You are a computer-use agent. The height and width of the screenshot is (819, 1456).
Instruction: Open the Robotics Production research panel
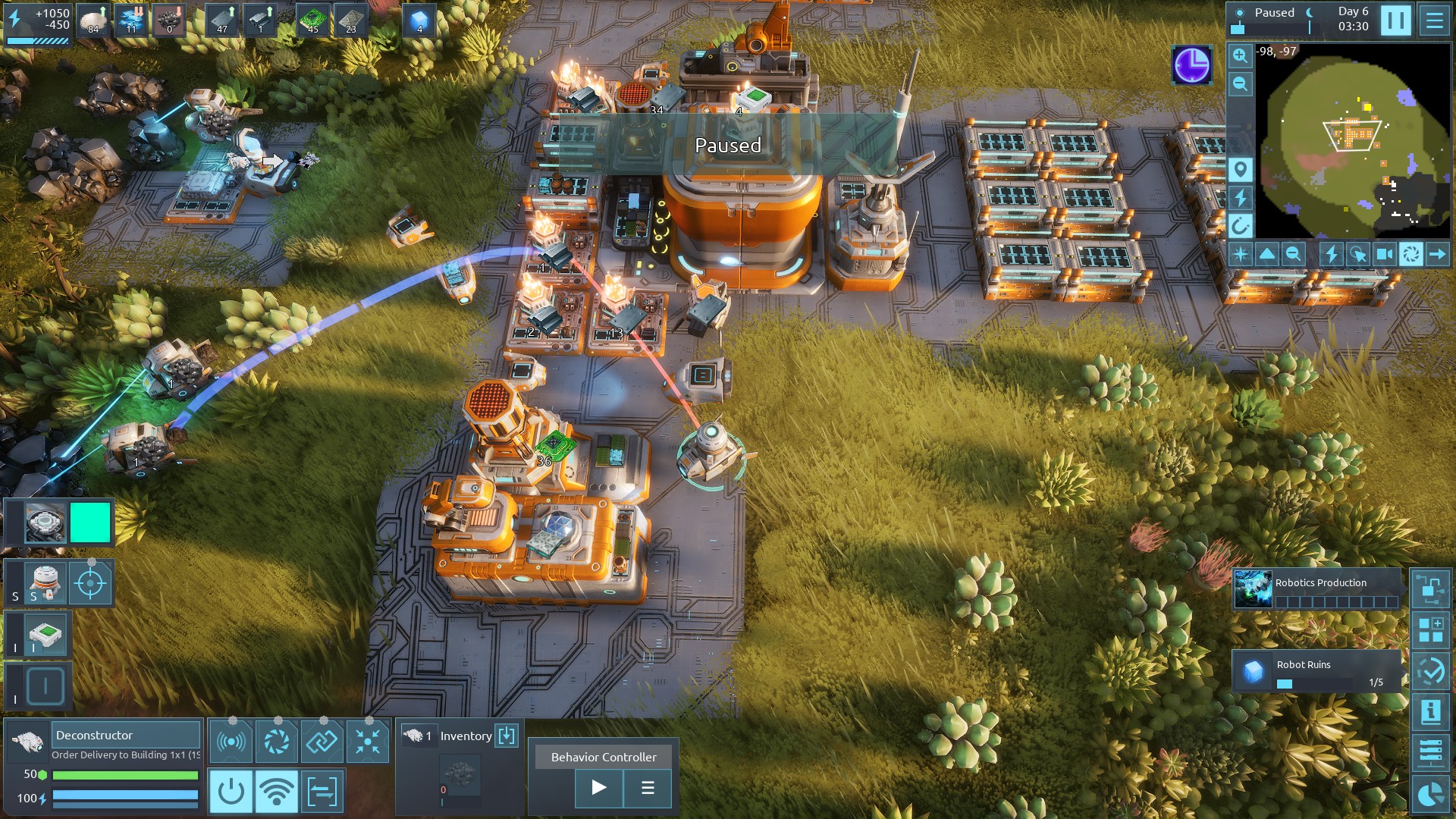tap(1317, 589)
